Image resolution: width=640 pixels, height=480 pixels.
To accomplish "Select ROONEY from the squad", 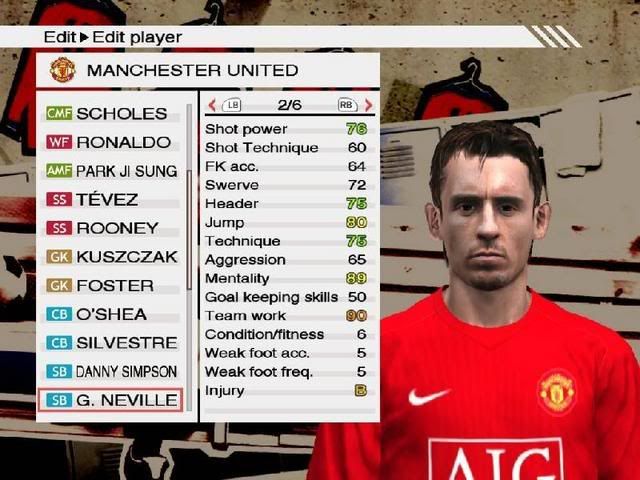I will click(110, 228).
